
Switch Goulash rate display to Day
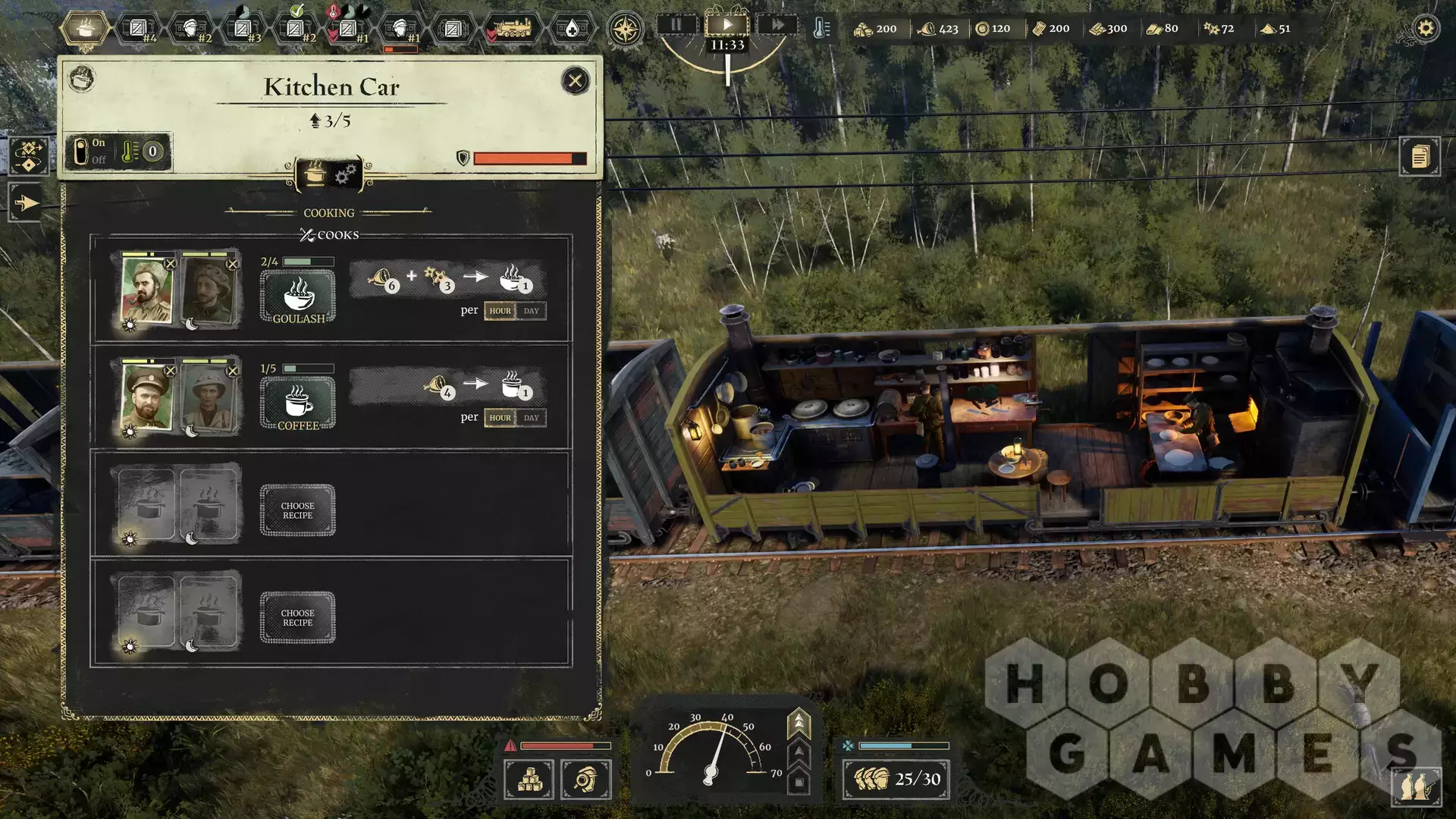[x=531, y=311]
